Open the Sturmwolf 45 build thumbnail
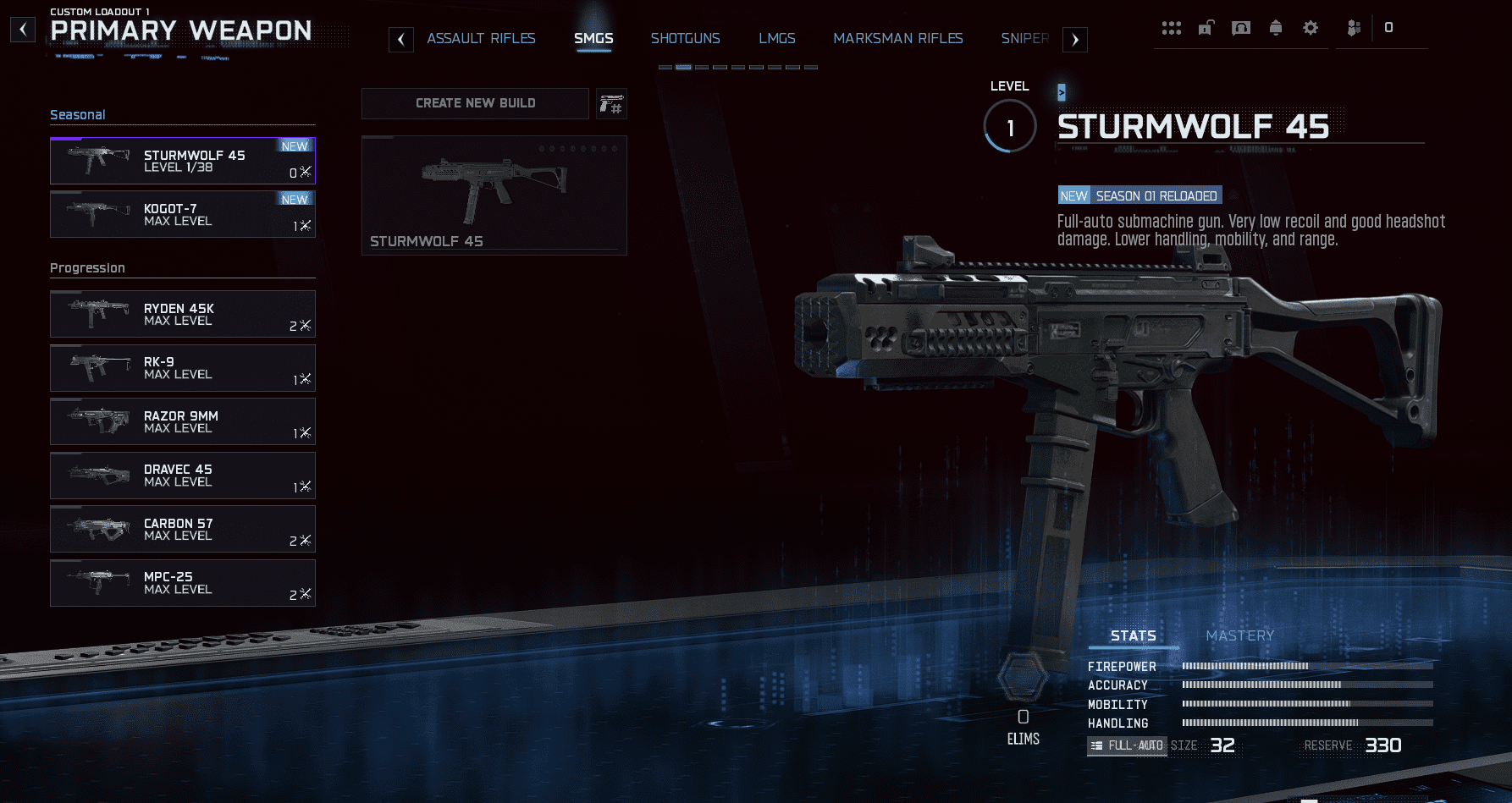Screen dimensions: 1512x803 coord(494,195)
